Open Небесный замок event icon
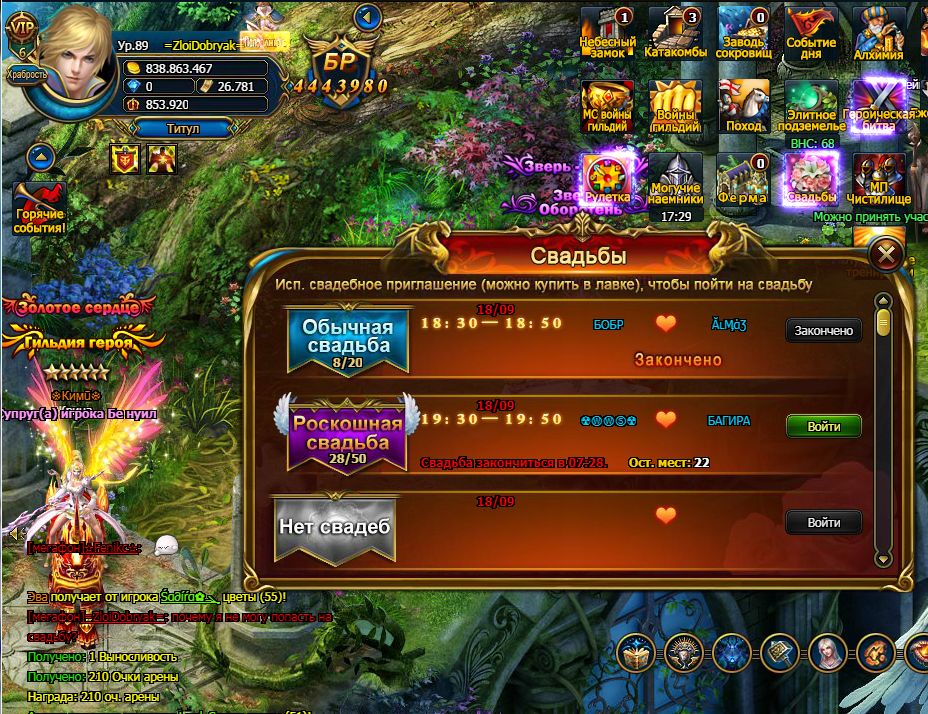The width and height of the screenshot is (928, 714). point(608,33)
